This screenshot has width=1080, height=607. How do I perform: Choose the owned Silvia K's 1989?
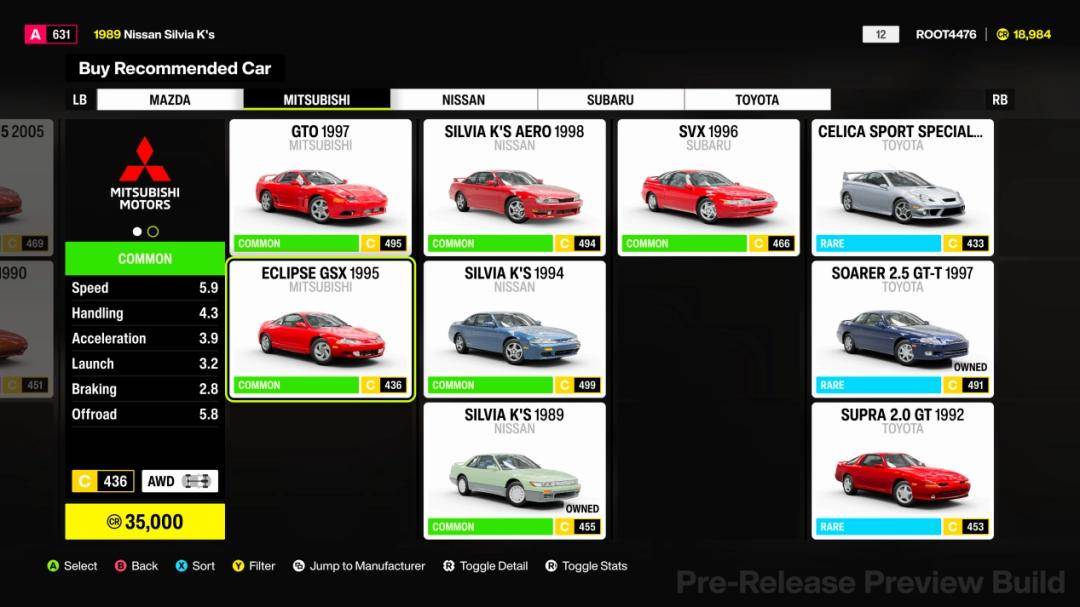pyautogui.click(x=514, y=470)
